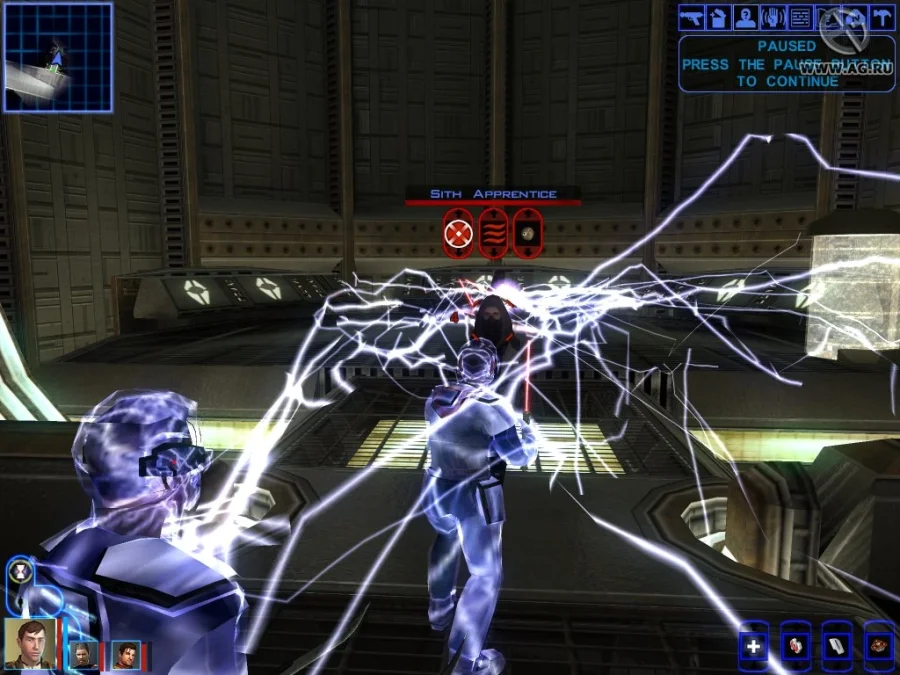This screenshot has width=900, height=675.
Task: Activate the white plate item slot
Action: click(838, 645)
